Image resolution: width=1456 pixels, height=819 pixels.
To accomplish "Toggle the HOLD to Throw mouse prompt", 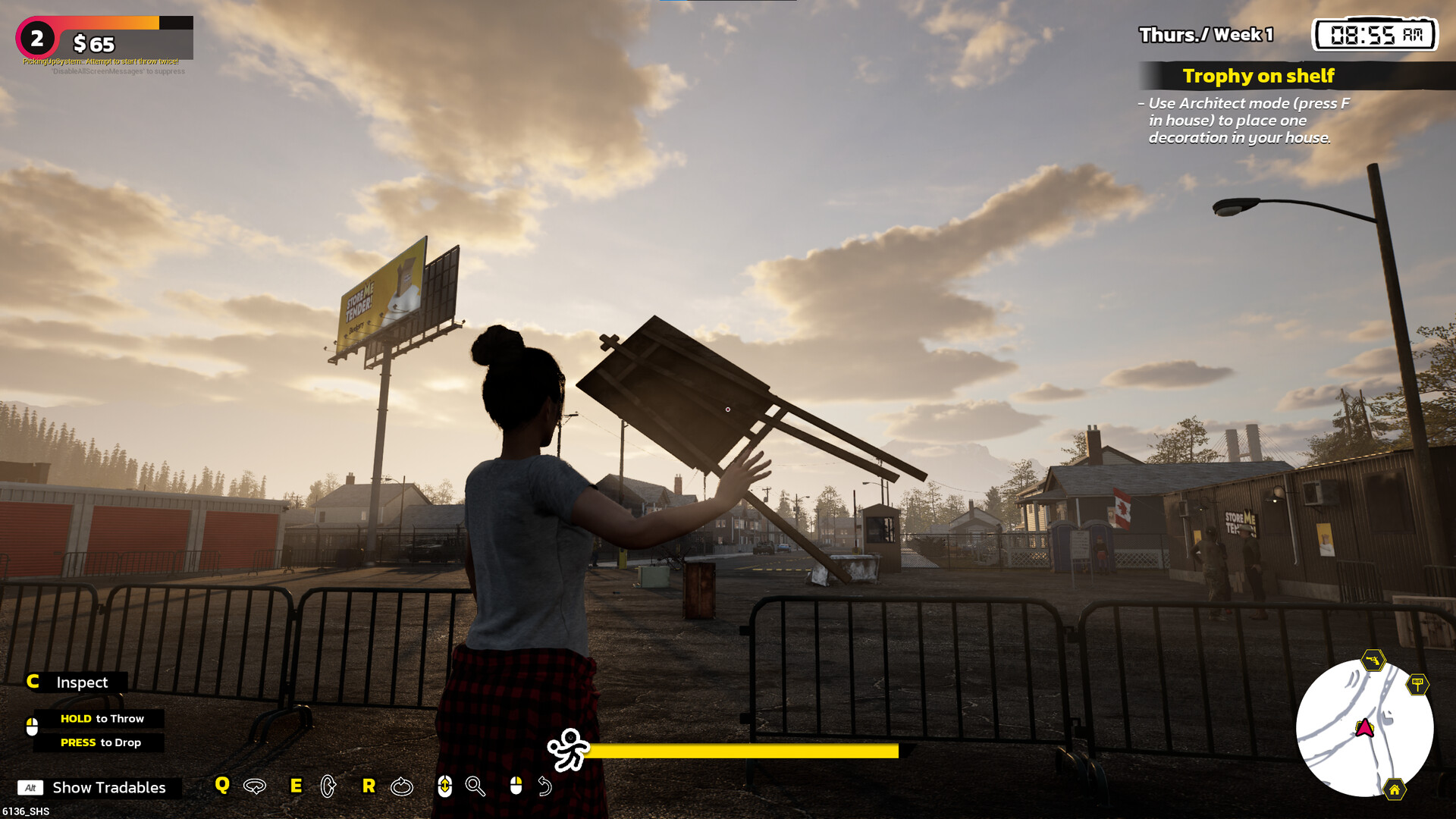I will pos(102,717).
